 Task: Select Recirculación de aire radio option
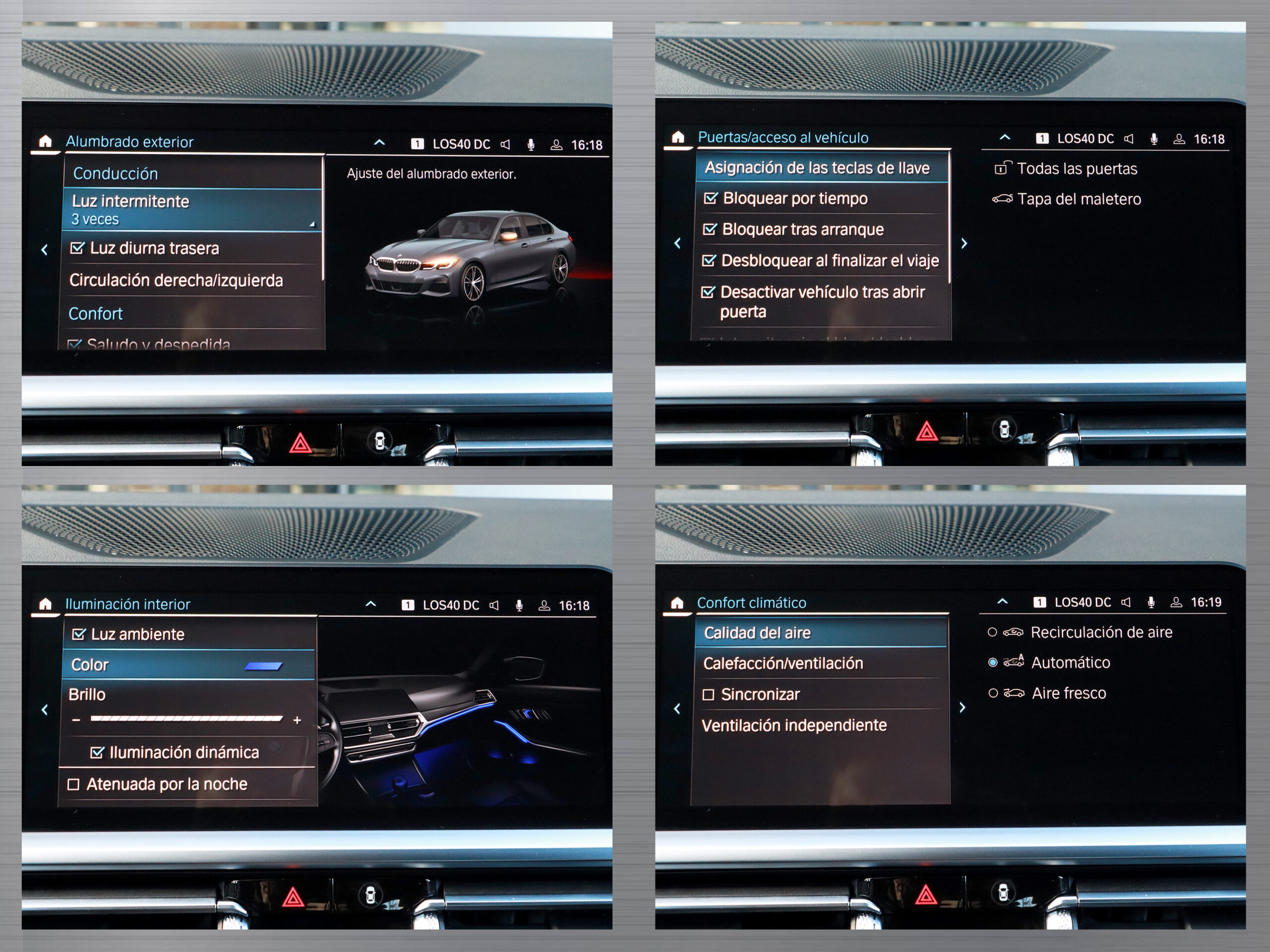tap(992, 632)
